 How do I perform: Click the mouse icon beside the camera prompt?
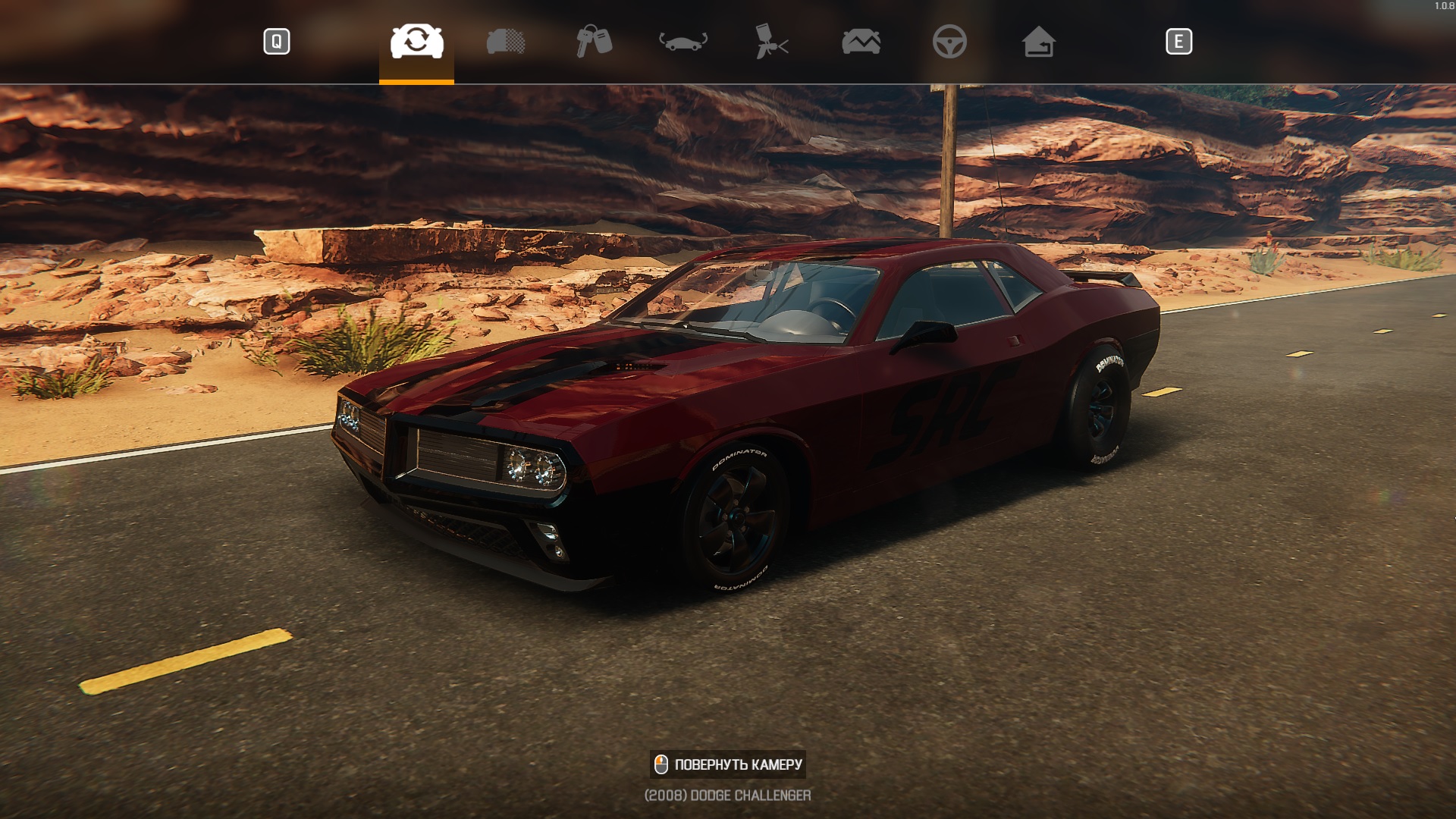[x=661, y=764]
